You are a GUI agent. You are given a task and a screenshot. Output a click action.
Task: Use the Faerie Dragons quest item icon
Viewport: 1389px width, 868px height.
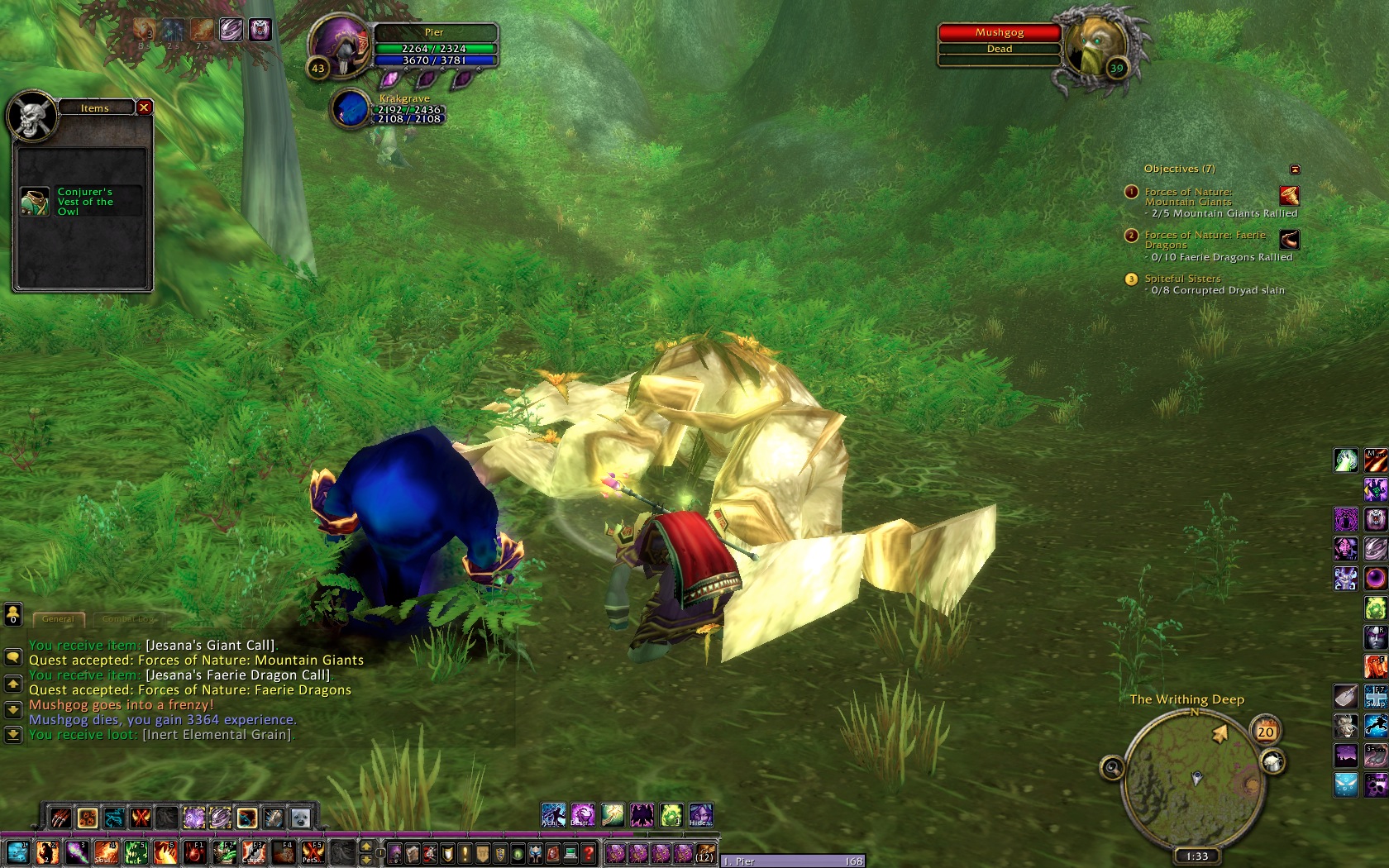1289,240
